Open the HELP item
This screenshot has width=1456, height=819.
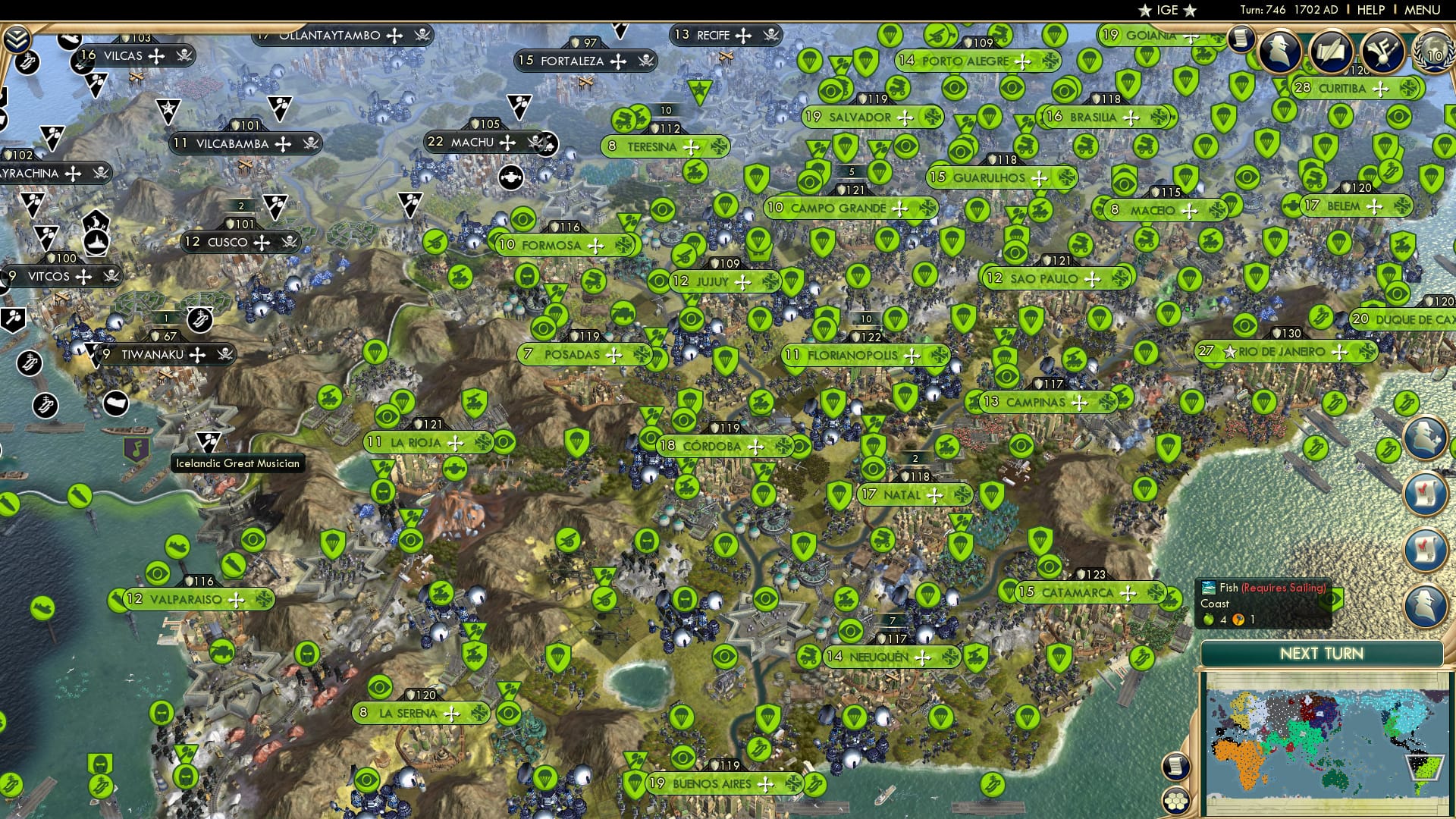click(x=1370, y=11)
